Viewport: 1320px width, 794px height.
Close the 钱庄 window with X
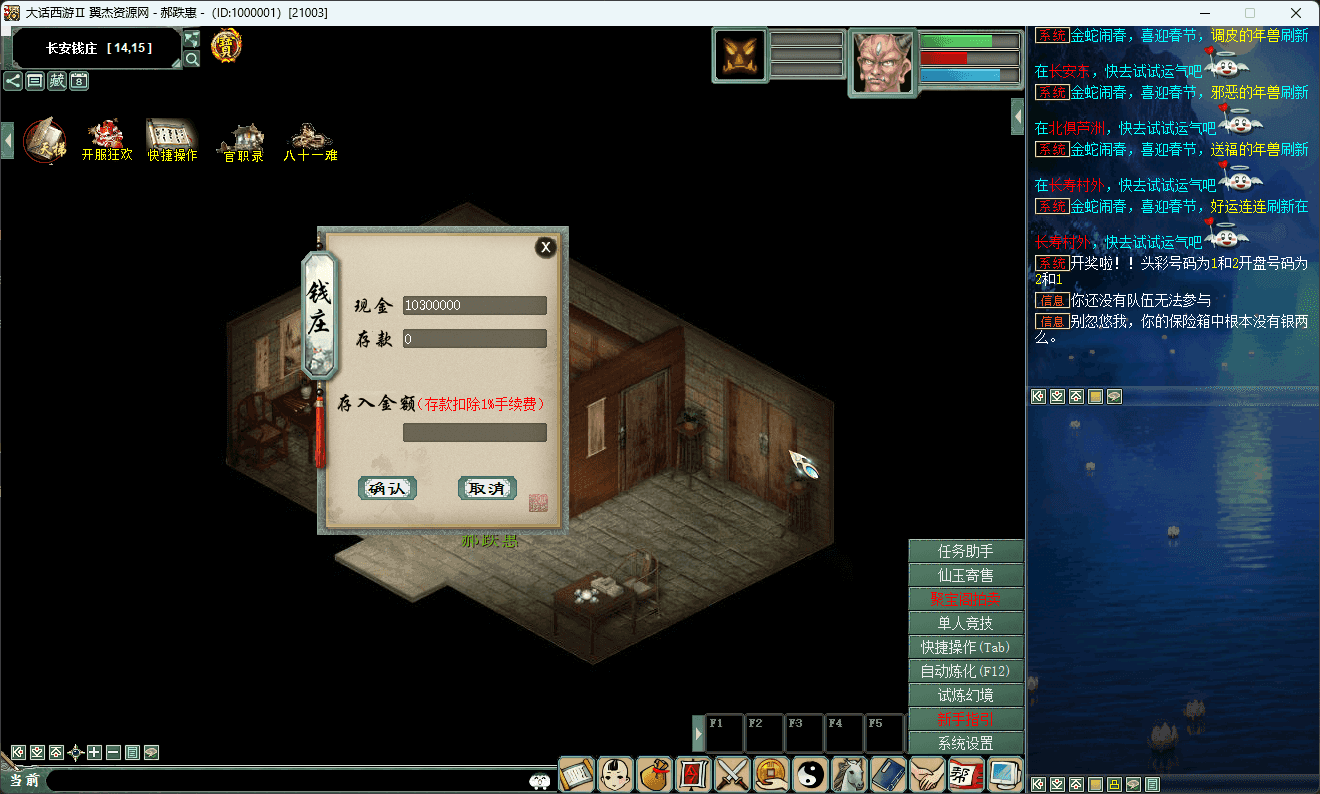point(545,247)
